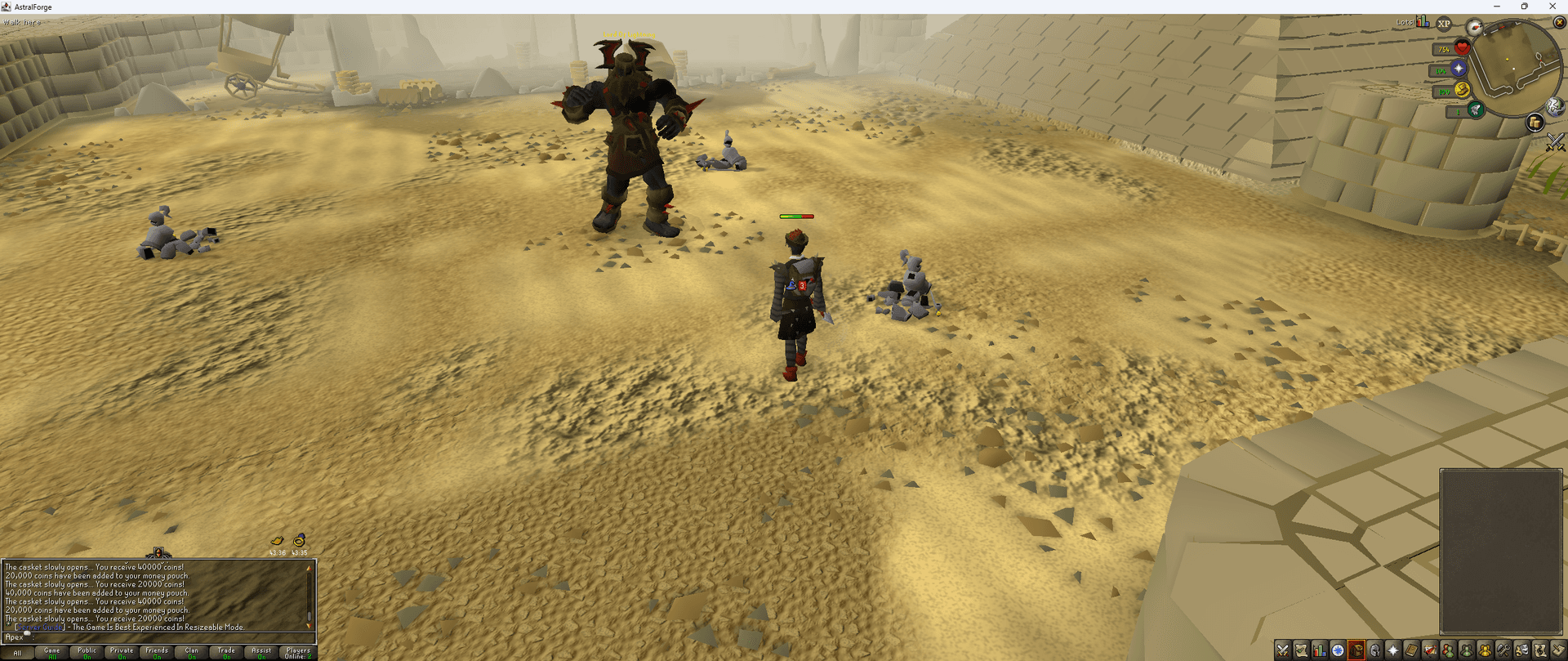Open the XP tracker display
The width and height of the screenshot is (1568, 661).
pyautogui.click(x=1444, y=24)
